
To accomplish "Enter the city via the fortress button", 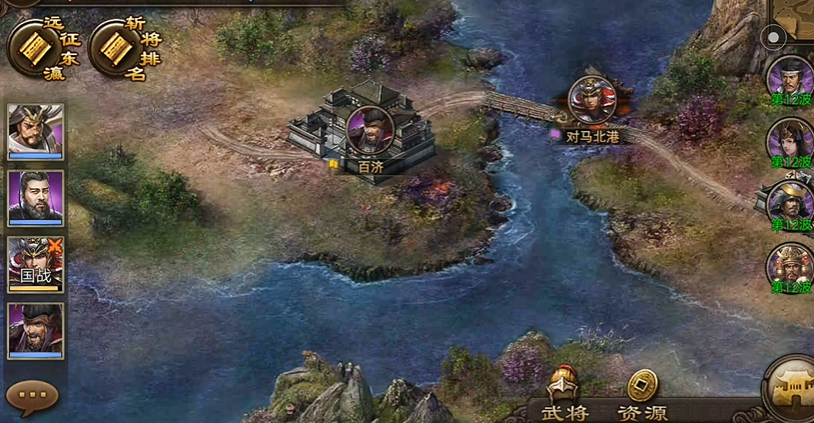I will 790,392.
